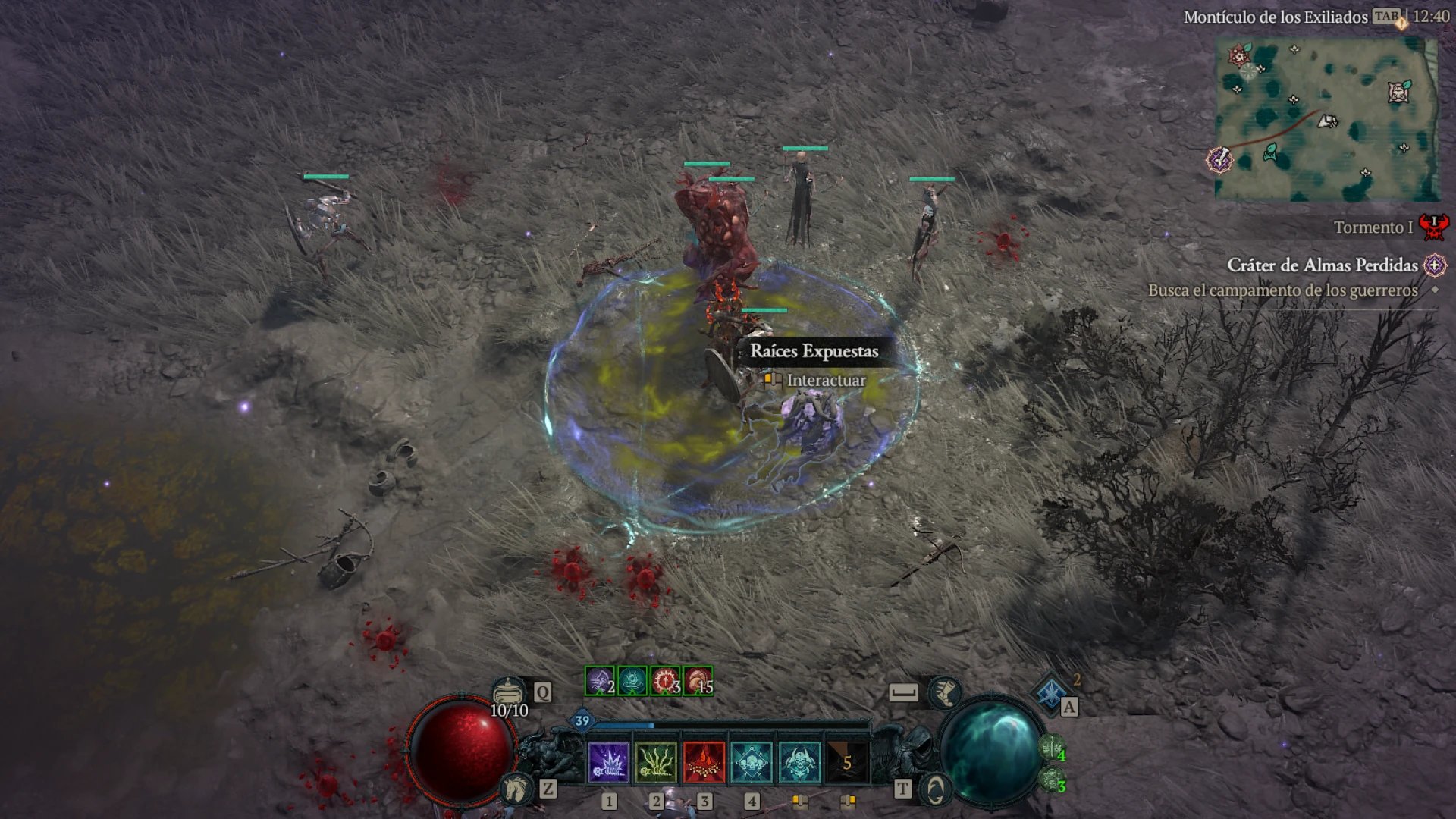Activate the horned skull teal skill
The width and height of the screenshot is (1456, 819).
coord(799,762)
